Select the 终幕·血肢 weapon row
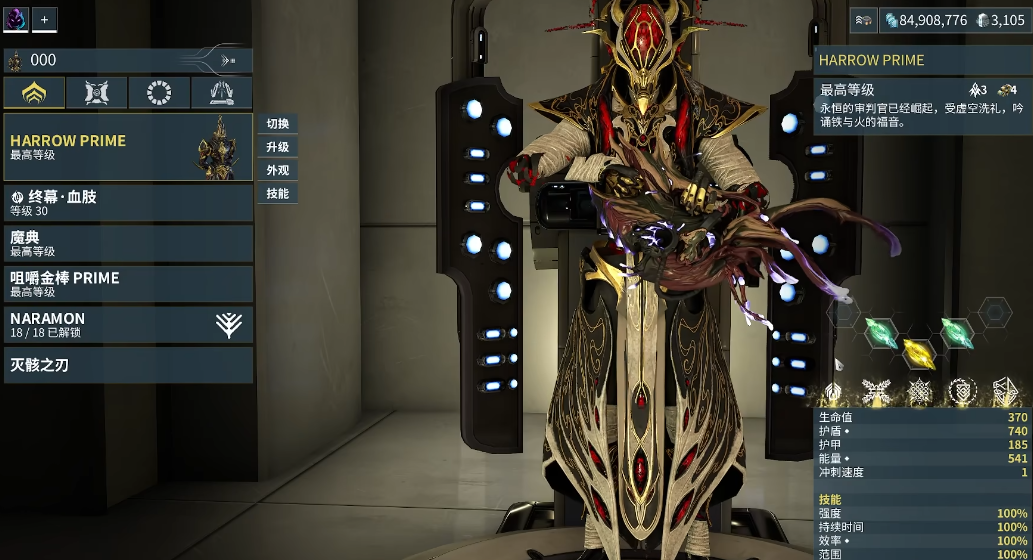This screenshot has height=560, width=1033. (x=128, y=203)
